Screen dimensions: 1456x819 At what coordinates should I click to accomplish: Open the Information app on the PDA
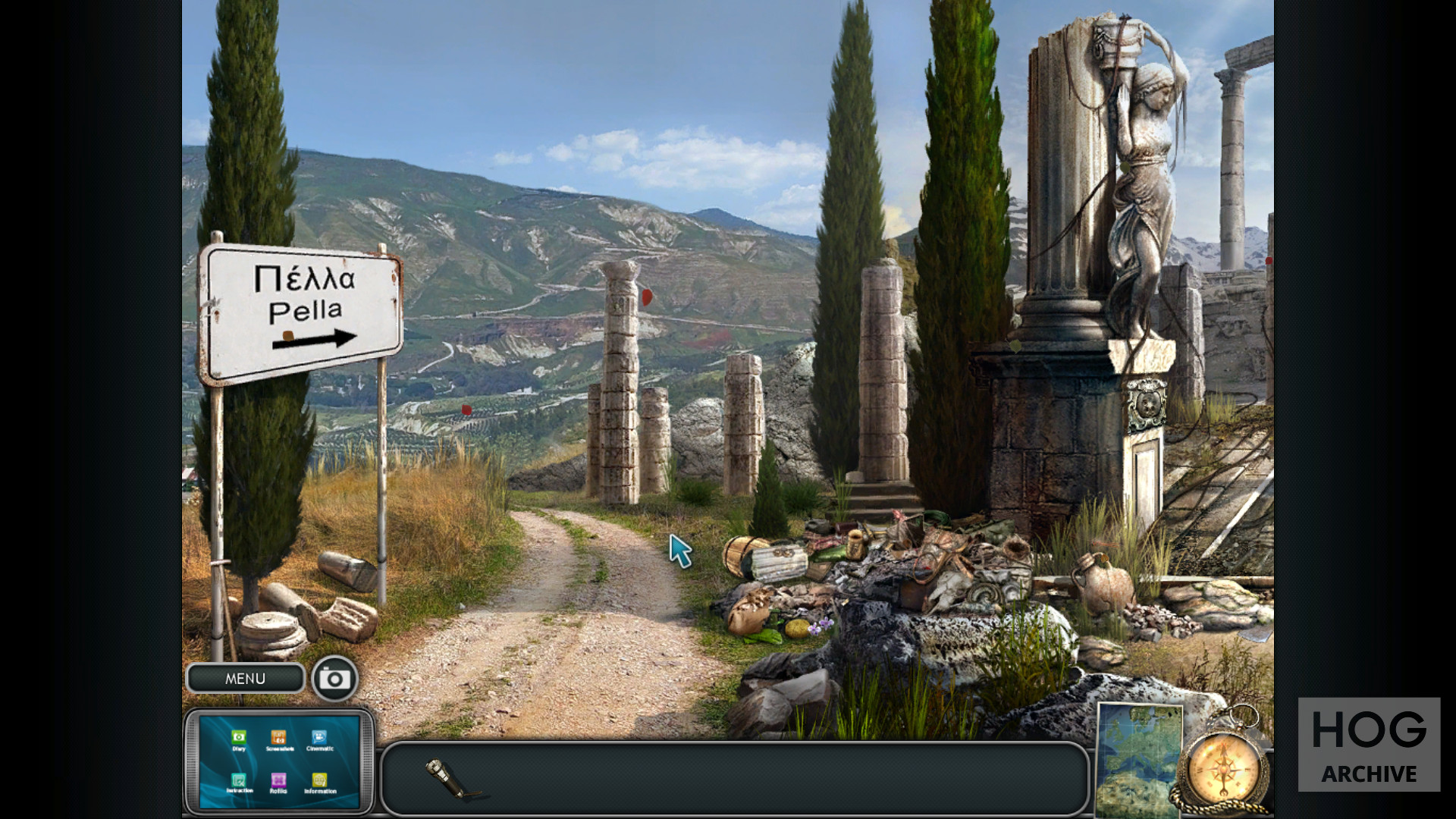point(319,781)
